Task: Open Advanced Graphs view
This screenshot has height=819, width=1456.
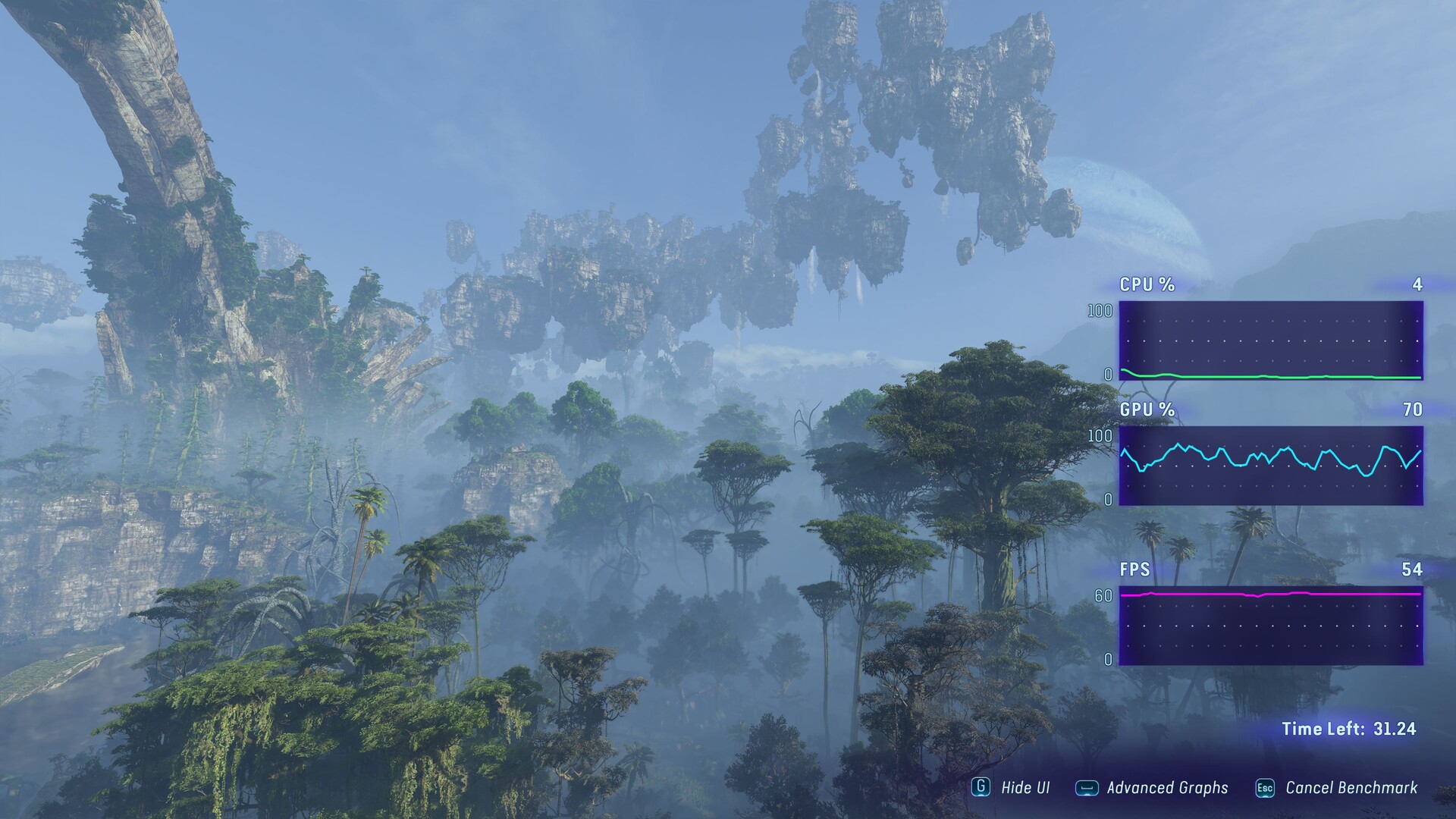Action: pos(1153,788)
